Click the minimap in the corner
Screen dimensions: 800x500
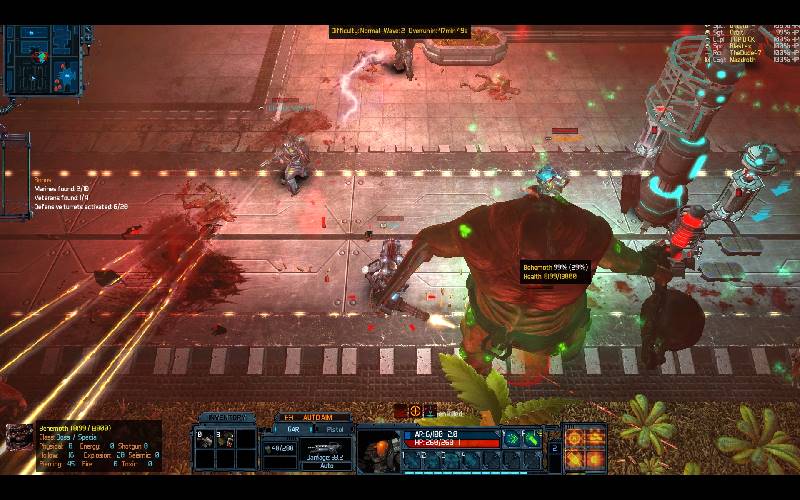point(42,60)
